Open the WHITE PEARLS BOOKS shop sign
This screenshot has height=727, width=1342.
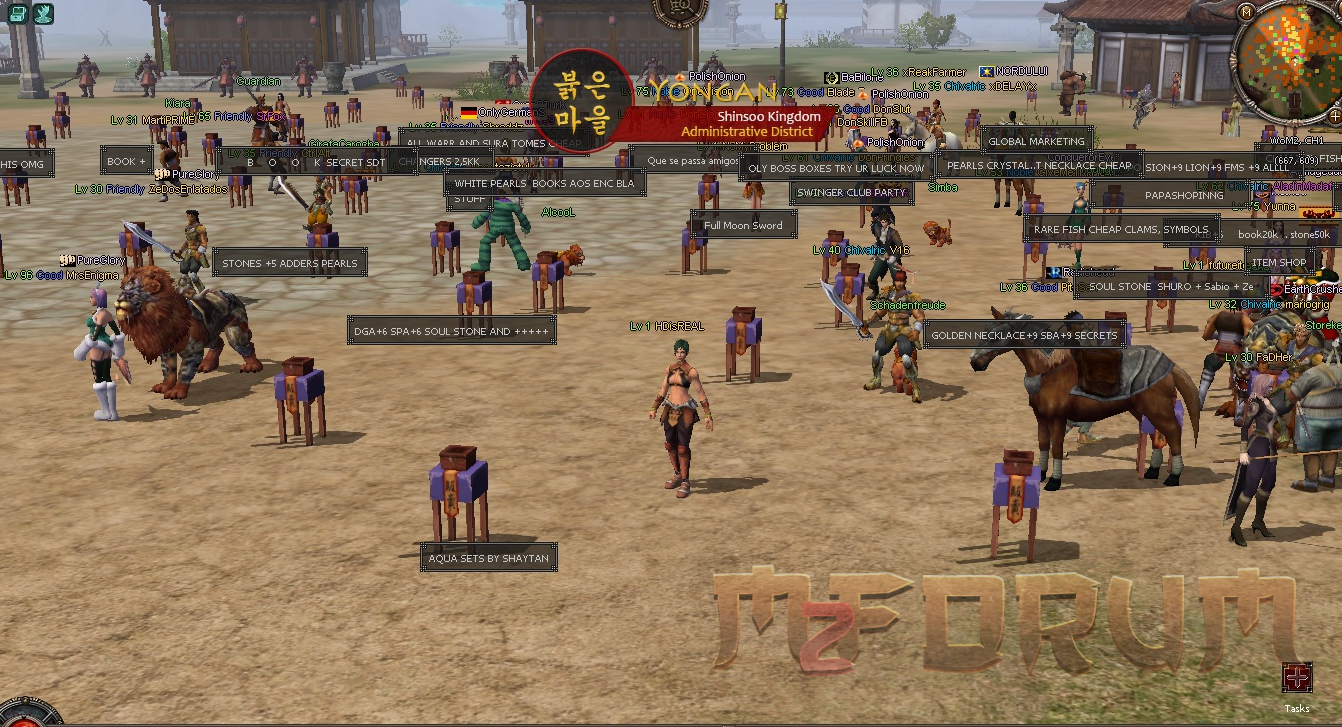click(544, 183)
